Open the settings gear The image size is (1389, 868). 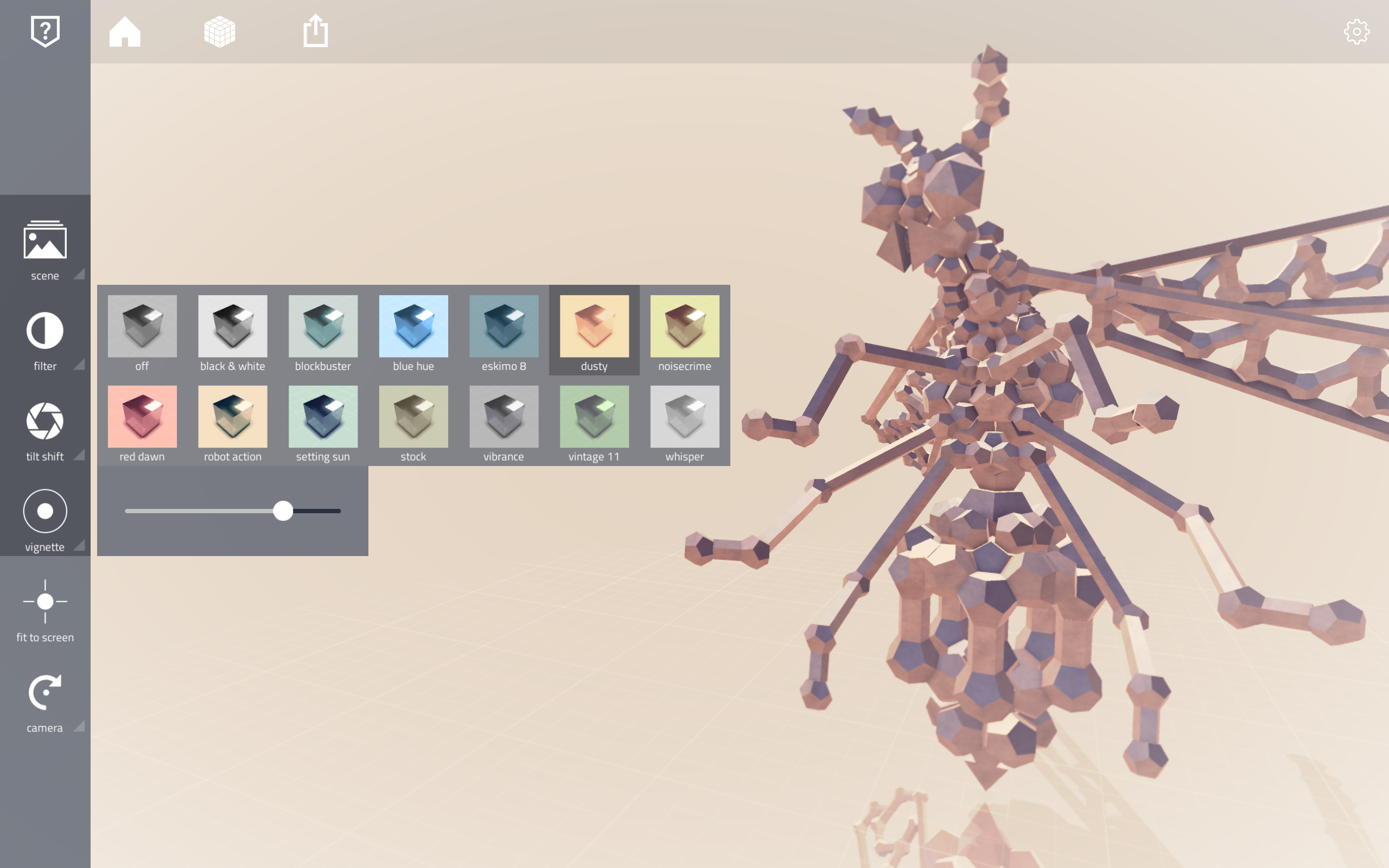pyautogui.click(x=1357, y=31)
